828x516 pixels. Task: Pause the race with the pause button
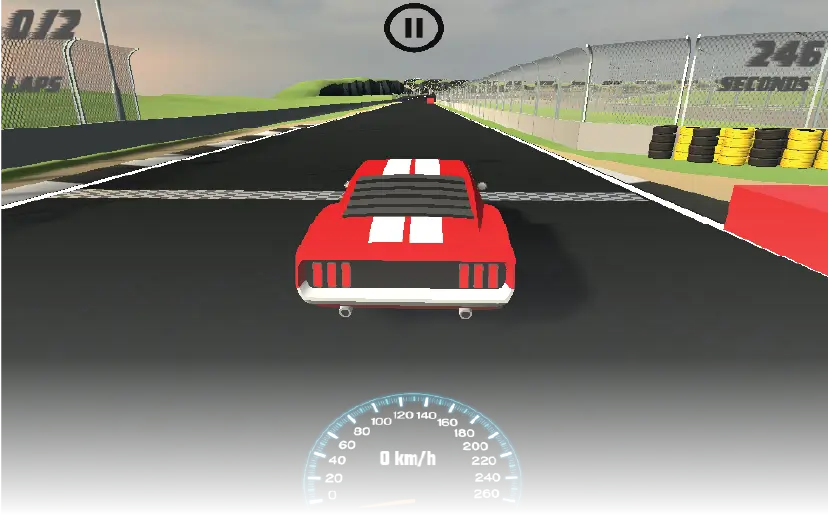pyautogui.click(x=413, y=28)
